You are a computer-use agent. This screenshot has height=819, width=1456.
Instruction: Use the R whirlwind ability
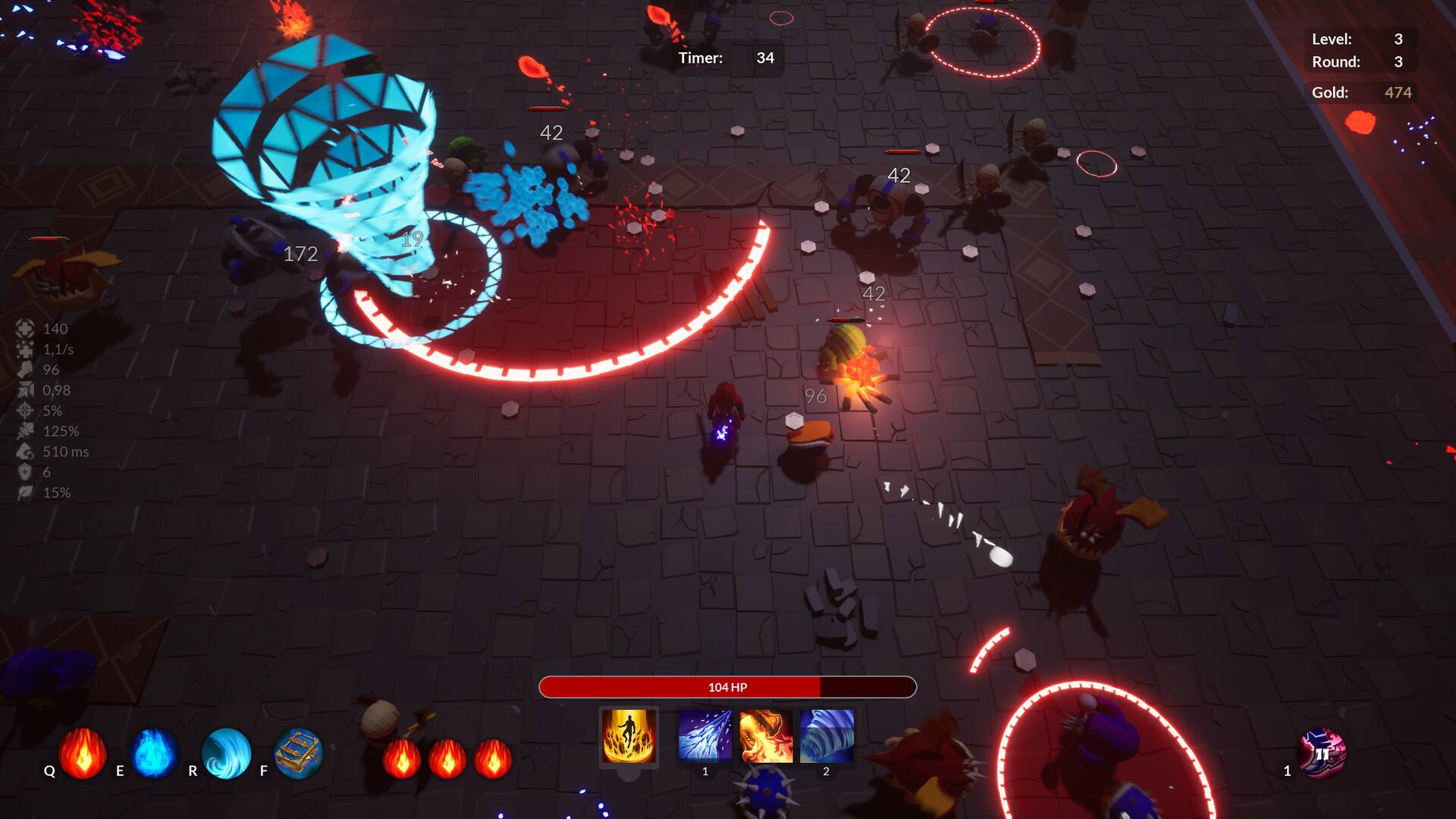(x=226, y=755)
